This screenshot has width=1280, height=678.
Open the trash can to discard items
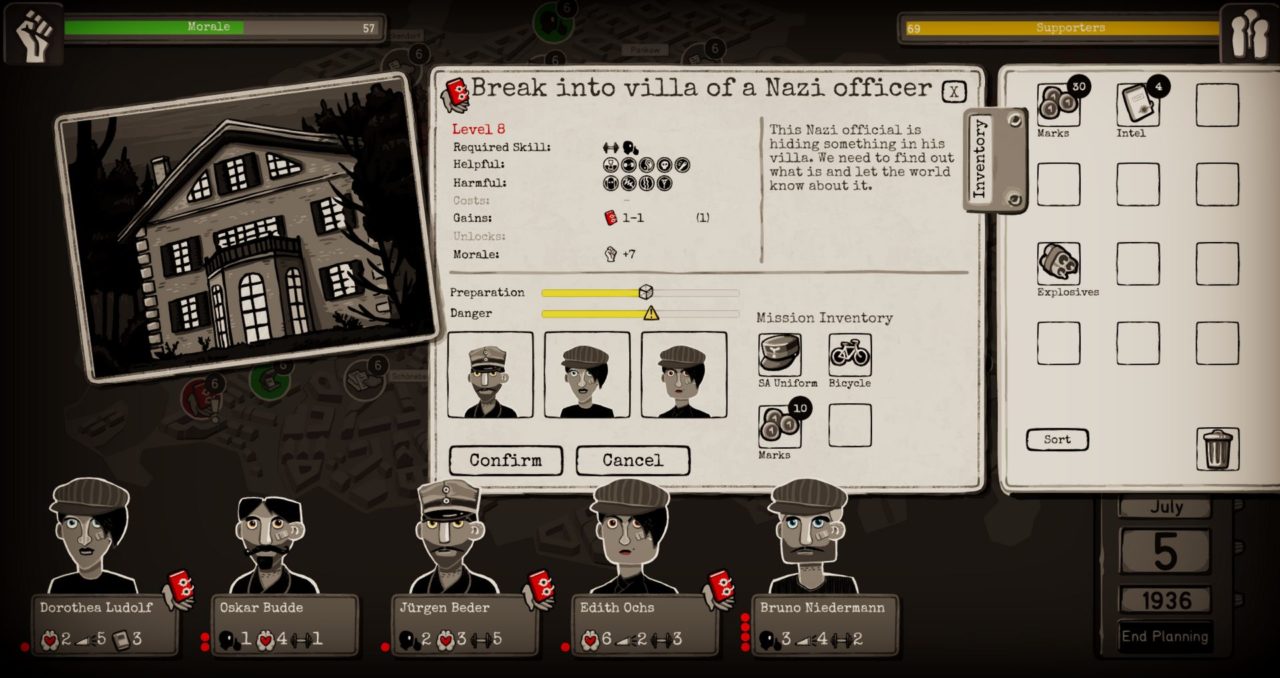[1217, 450]
